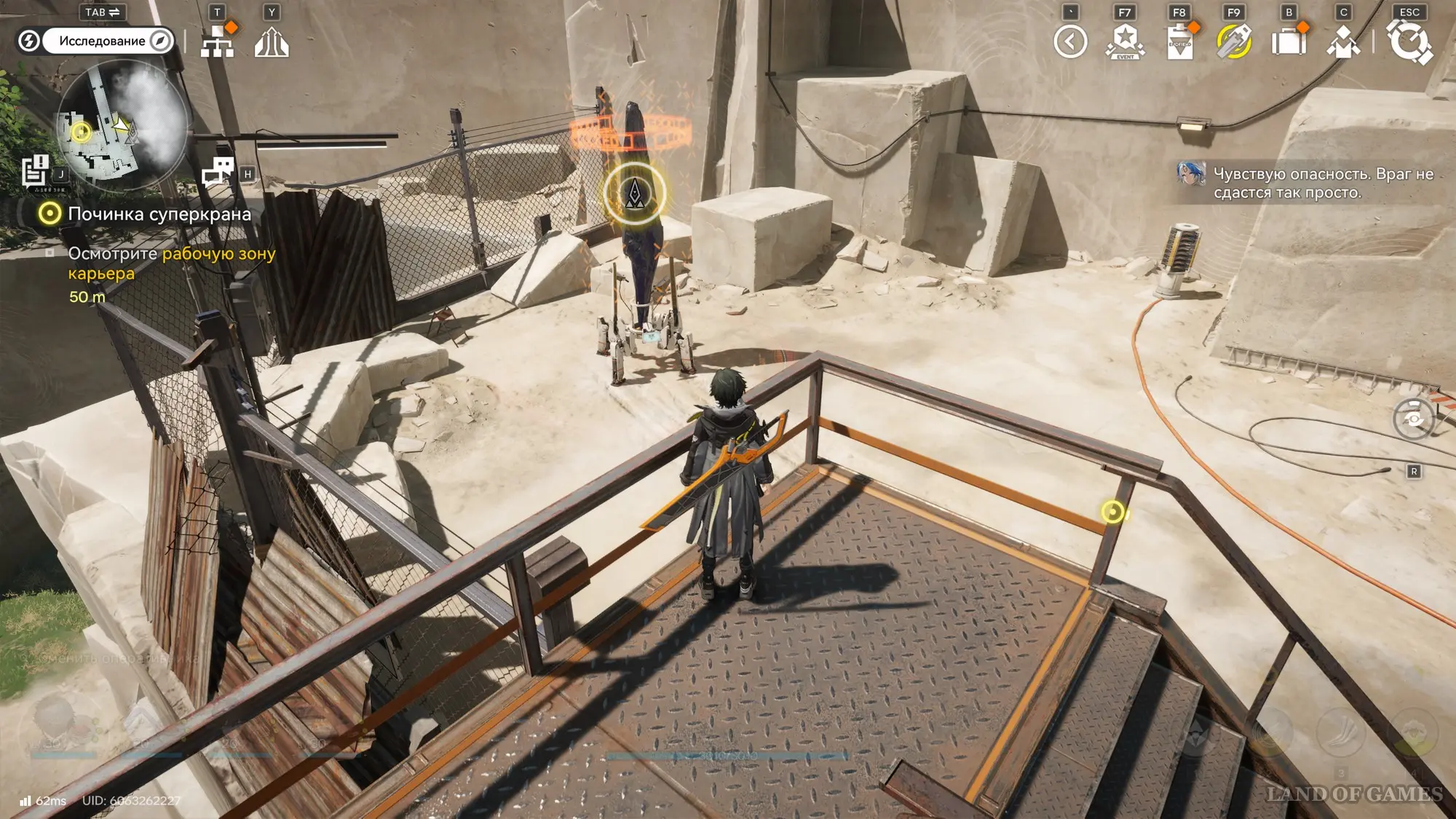Open the chat bubbles icon

coord(218,172)
